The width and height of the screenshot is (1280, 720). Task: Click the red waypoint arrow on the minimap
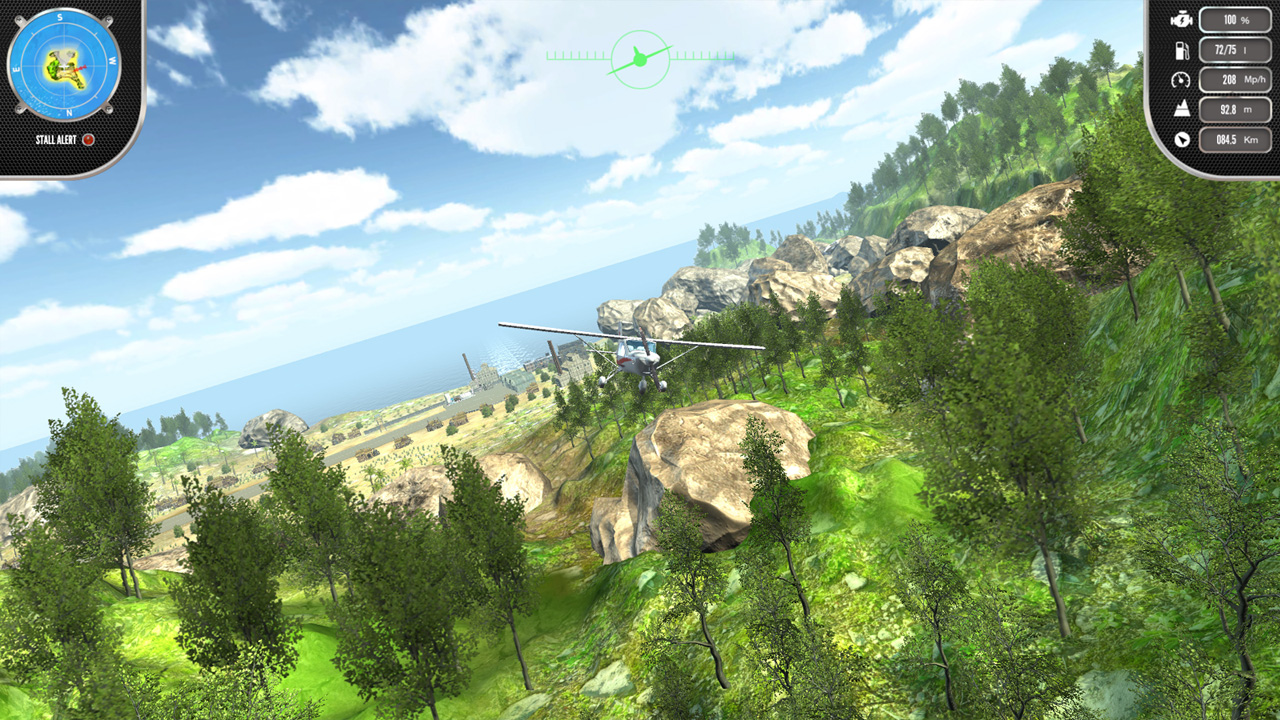point(81,67)
